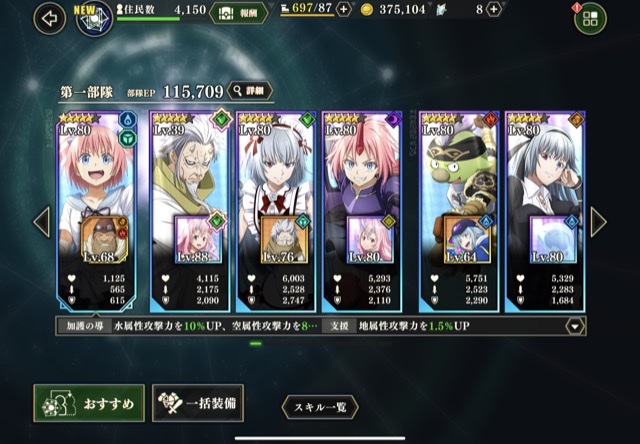640x444 pixels.
Task: Click the 一括装備 bulk equip button
Action: click(198, 403)
